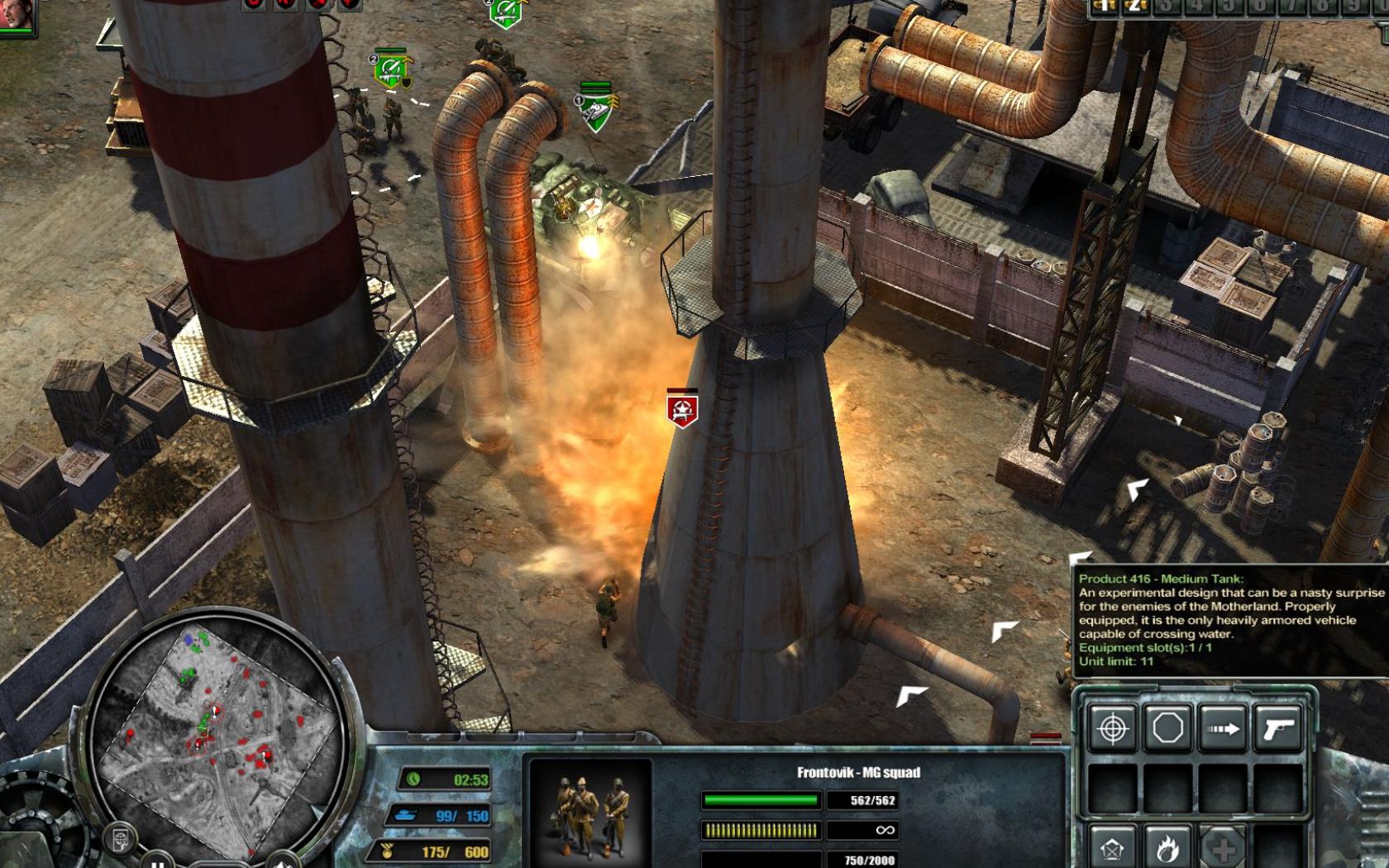Activate control group 2

[x=1134, y=8]
